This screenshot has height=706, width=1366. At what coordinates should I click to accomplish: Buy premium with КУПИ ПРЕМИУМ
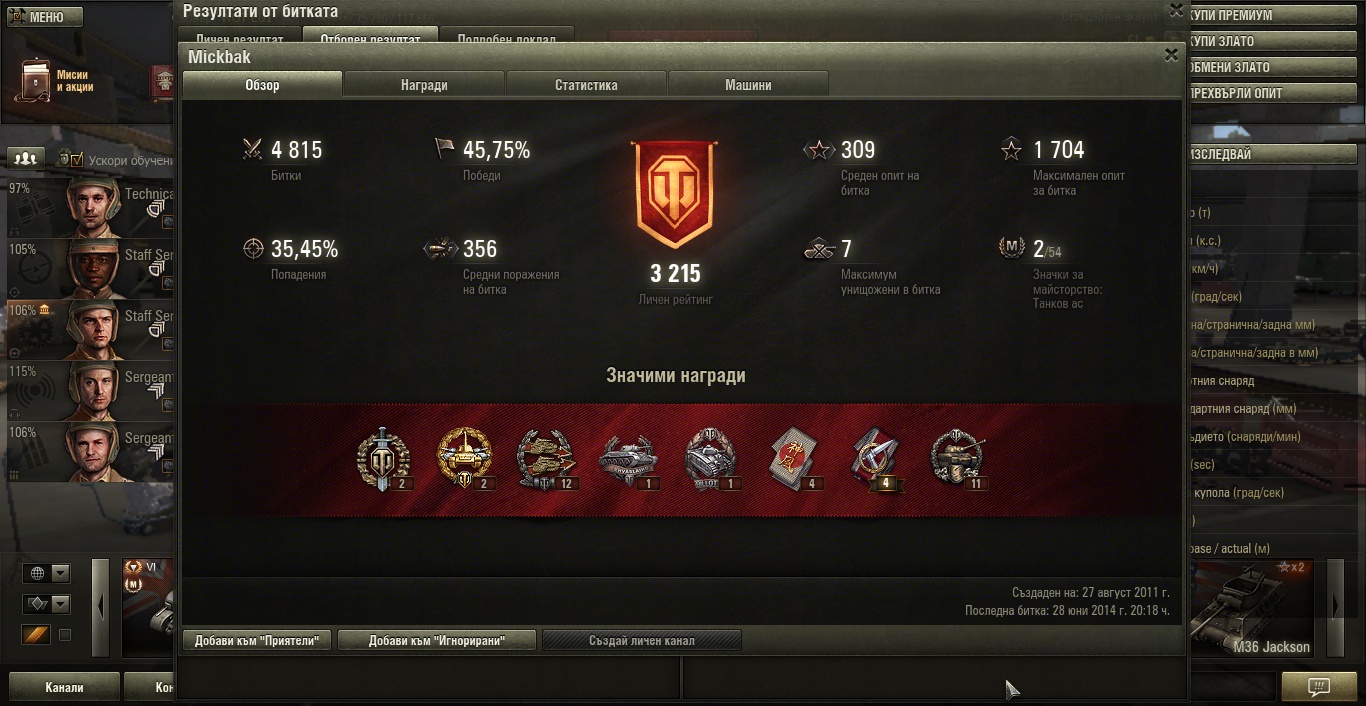point(1272,15)
